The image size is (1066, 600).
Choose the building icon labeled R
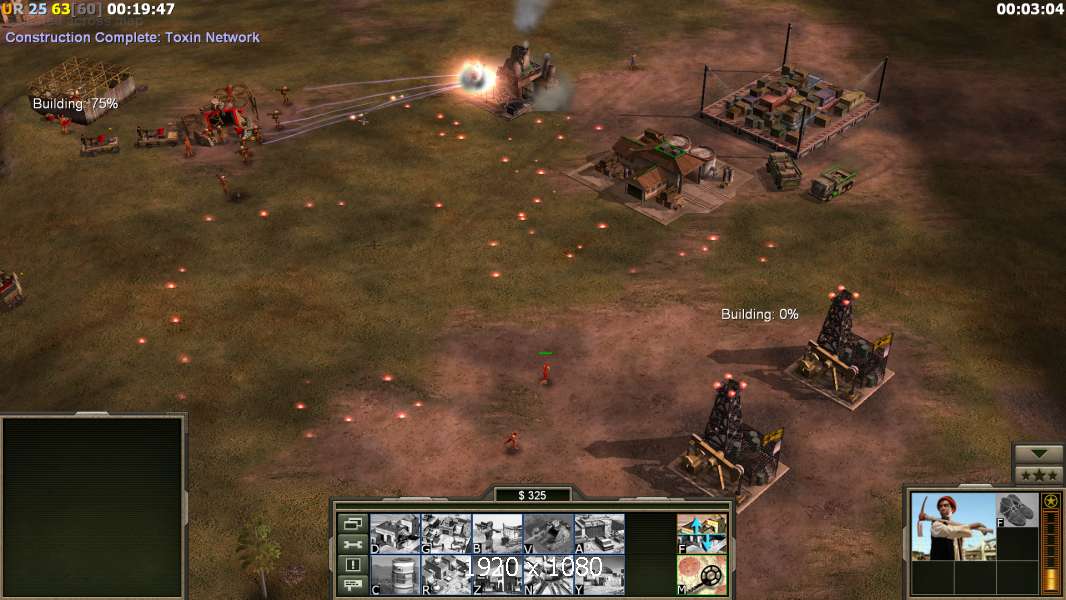point(446,575)
